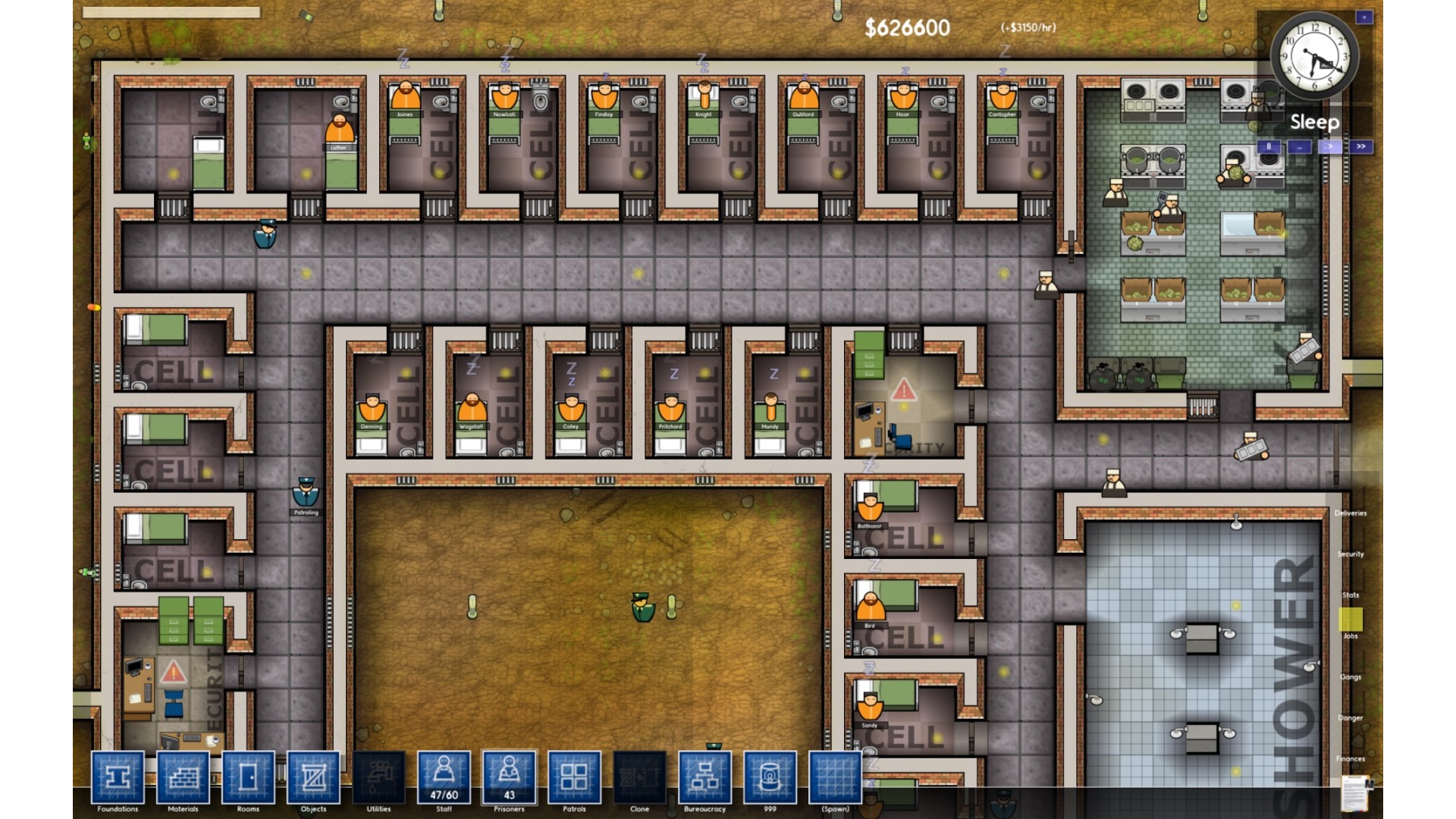Select the Materials toolbar button

(x=183, y=777)
